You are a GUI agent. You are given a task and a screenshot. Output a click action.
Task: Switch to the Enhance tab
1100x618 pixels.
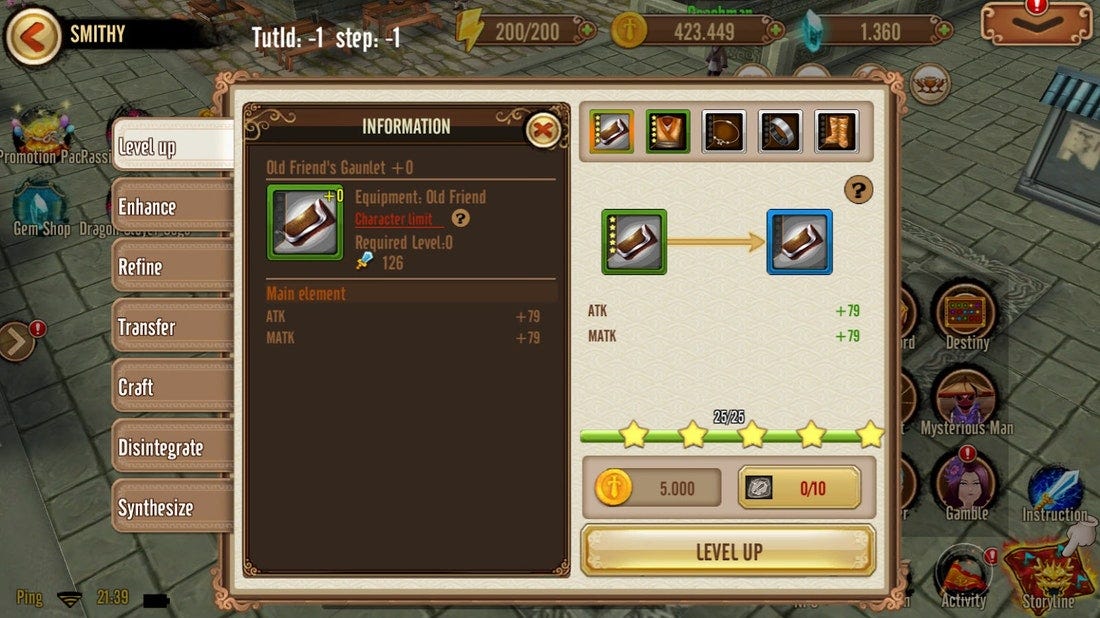(171, 207)
